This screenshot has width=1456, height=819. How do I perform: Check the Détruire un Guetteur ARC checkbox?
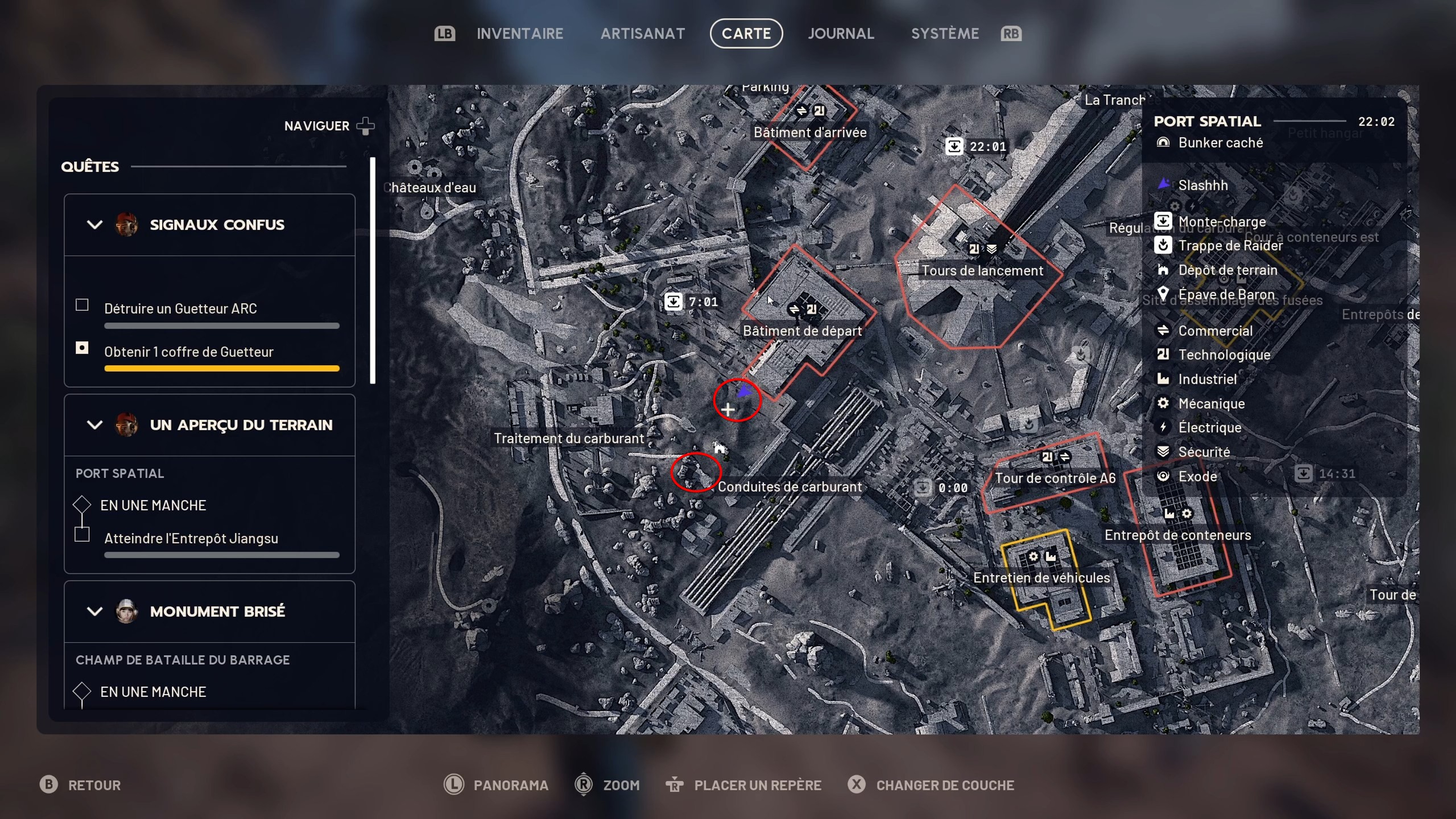pyautogui.click(x=82, y=305)
